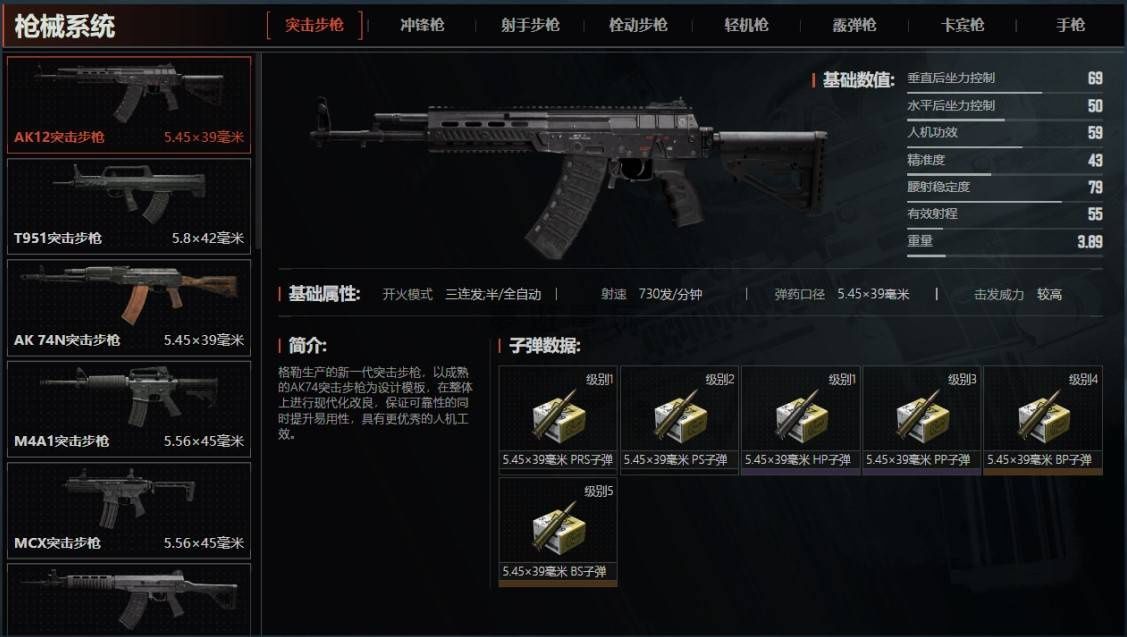The width and height of the screenshot is (1127, 637).
Task: Choose the T951突击步枪 from the list
Action: coord(129,205)
